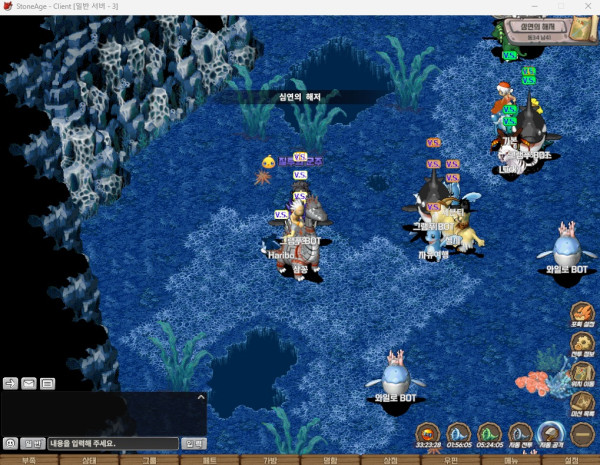Expand the chat log with the arrow
Viewport: 600px width, 465px height.
coord(200,397)
